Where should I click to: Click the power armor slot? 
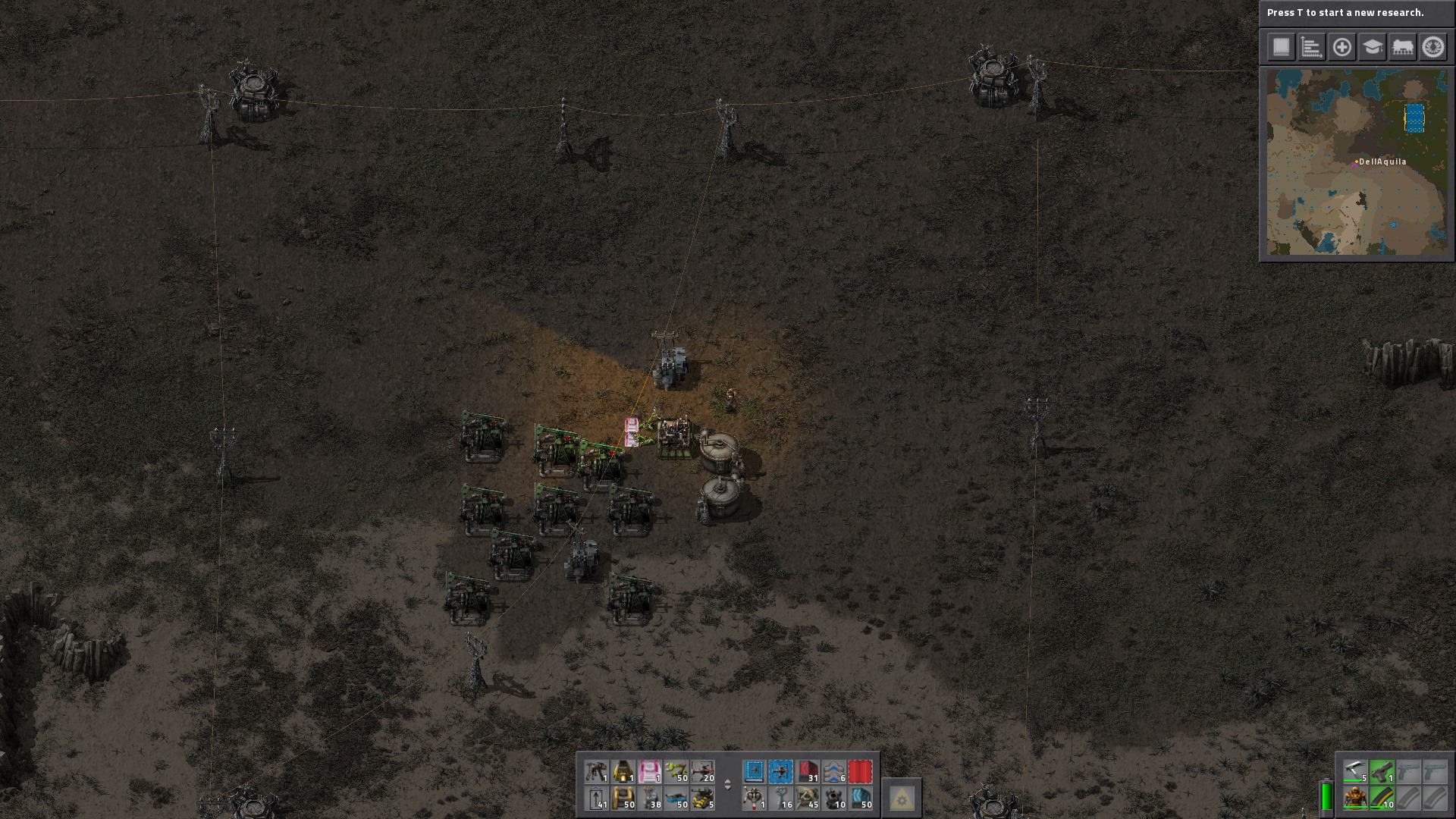pos(1355,799)
